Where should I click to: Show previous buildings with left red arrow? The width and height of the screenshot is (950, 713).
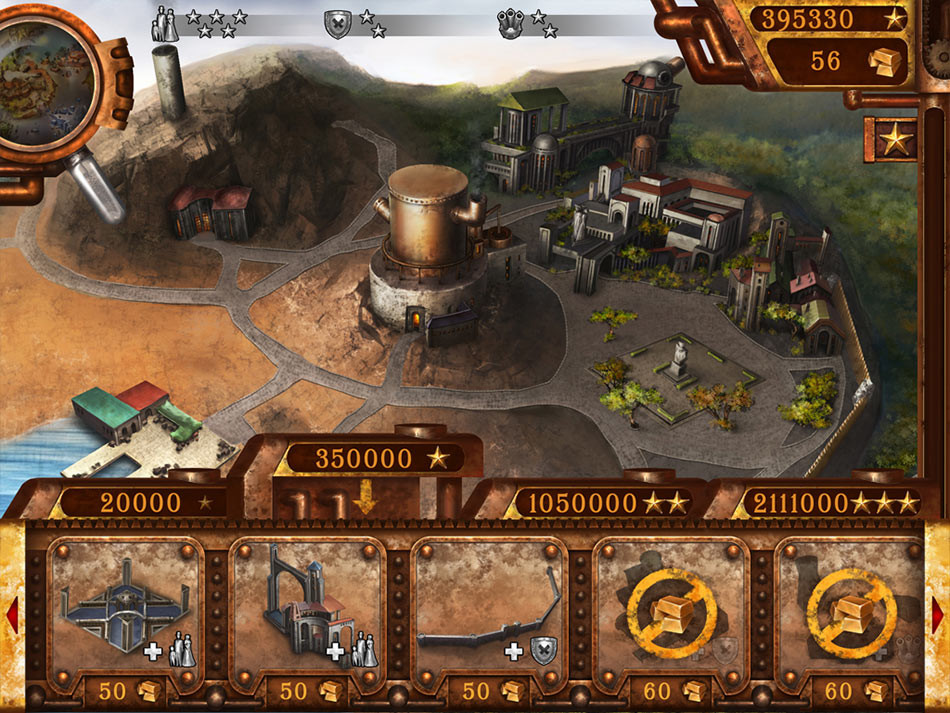(12, 614)
